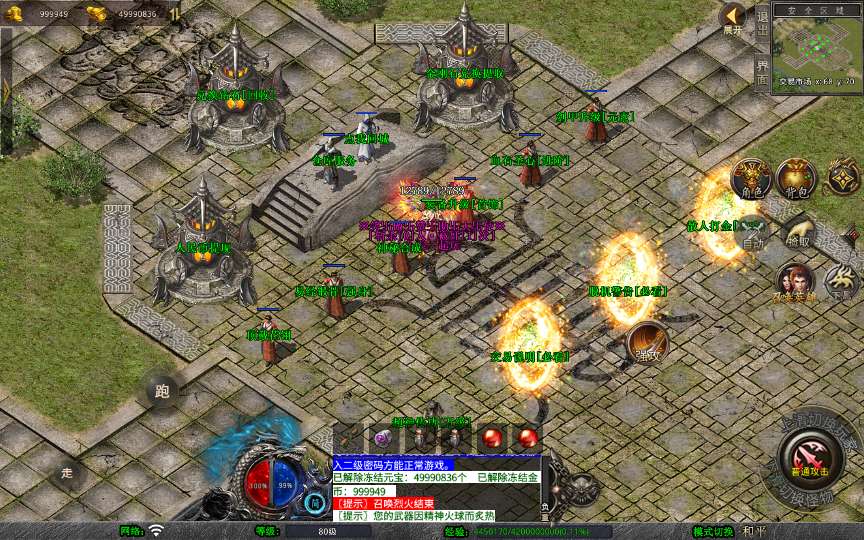Click the round 简 chat button
The image size is (864, 540).
316,502
